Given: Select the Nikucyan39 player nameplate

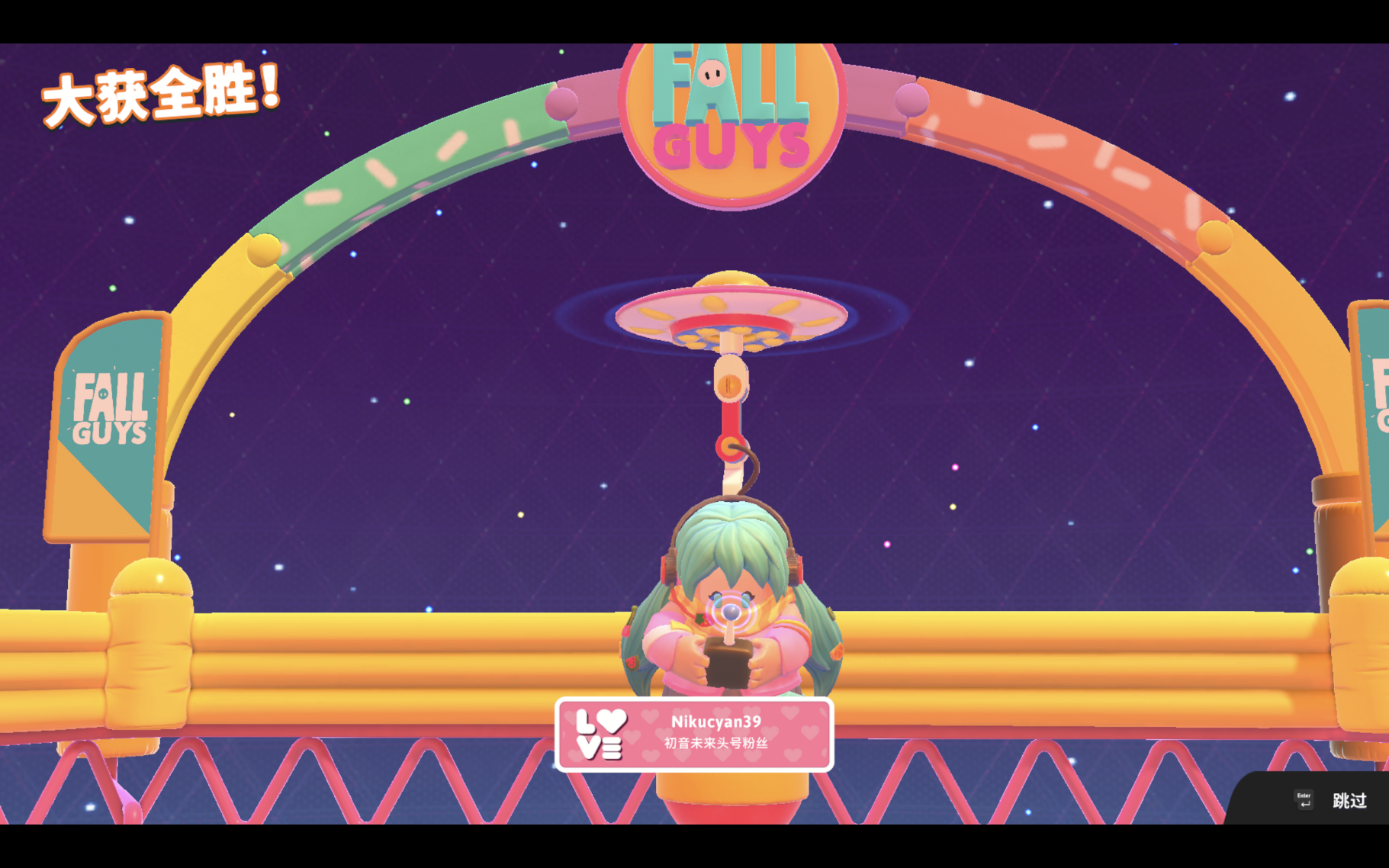Looking at the screenshot, I should 694,734.
